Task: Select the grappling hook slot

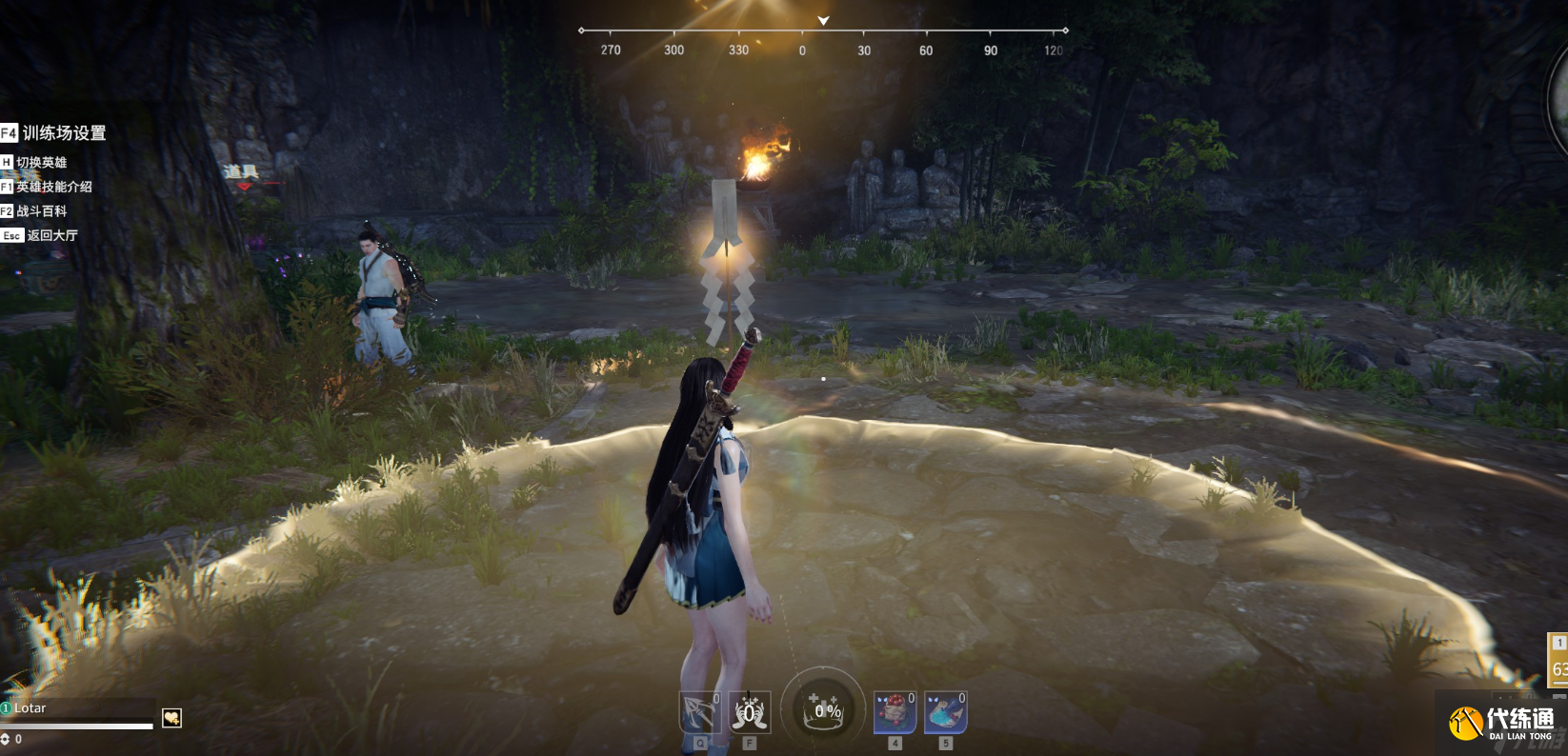Action: pyautogui.click(x=699, y=712)
